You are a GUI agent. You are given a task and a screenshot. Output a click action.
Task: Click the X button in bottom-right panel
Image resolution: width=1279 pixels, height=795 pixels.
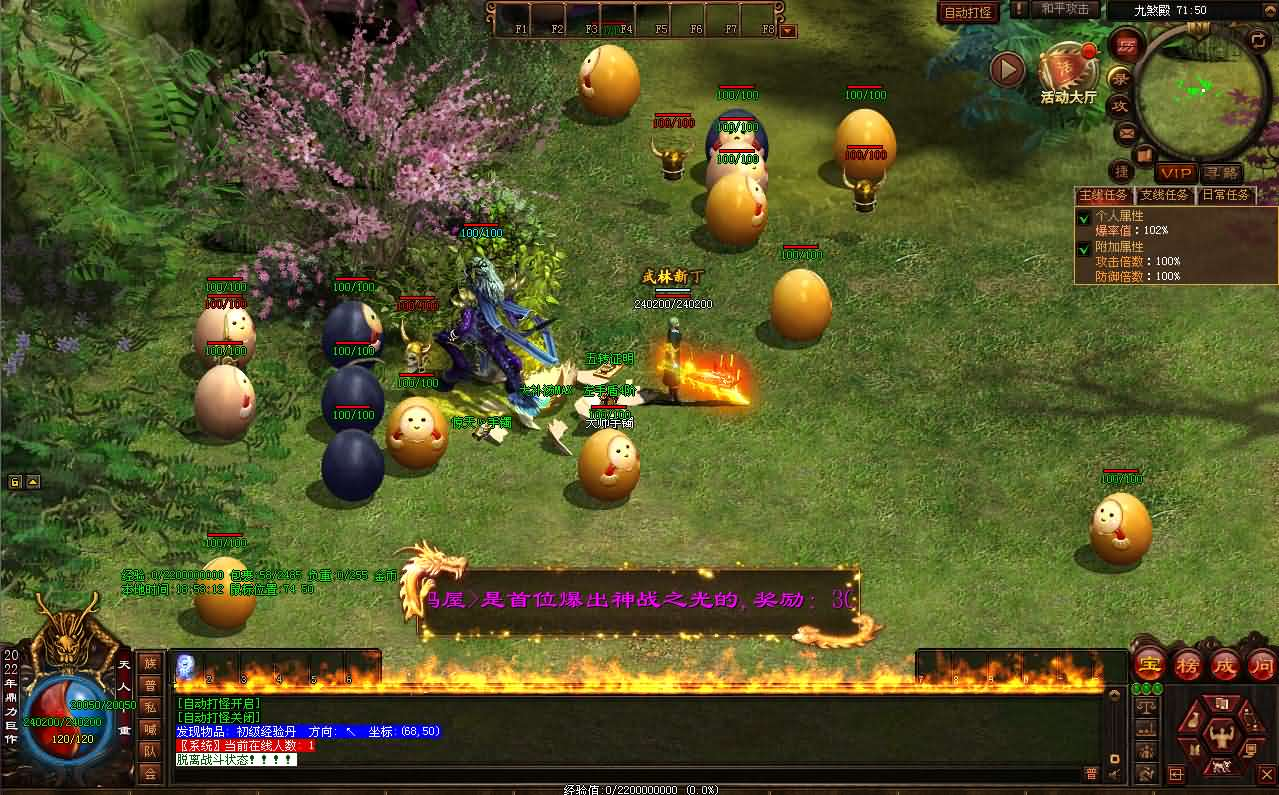[x=1265, y=773]
